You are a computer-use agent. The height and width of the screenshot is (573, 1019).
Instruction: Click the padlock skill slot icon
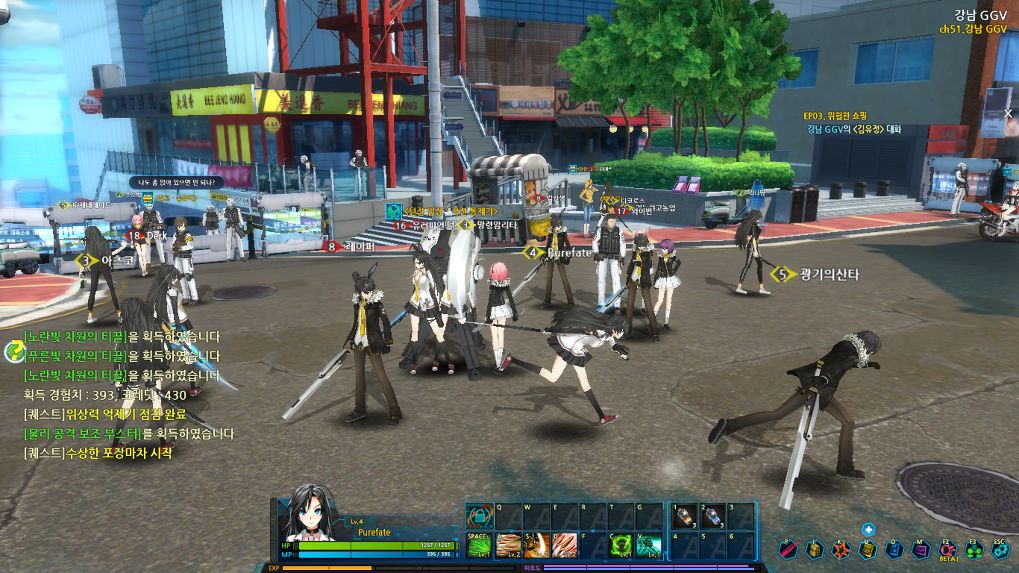[478, 517]
